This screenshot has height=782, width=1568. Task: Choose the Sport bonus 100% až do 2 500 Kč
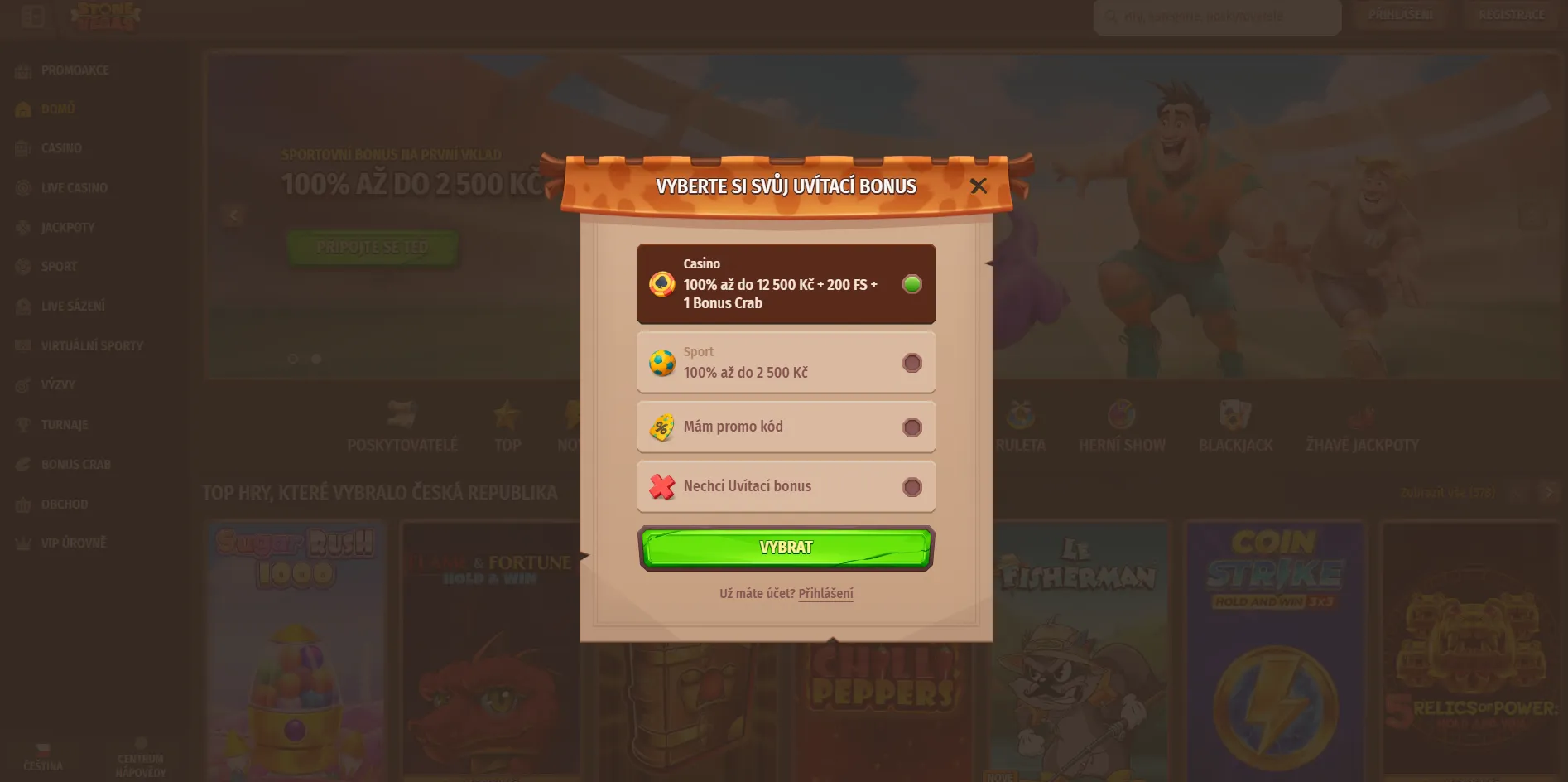pos(785,362)
